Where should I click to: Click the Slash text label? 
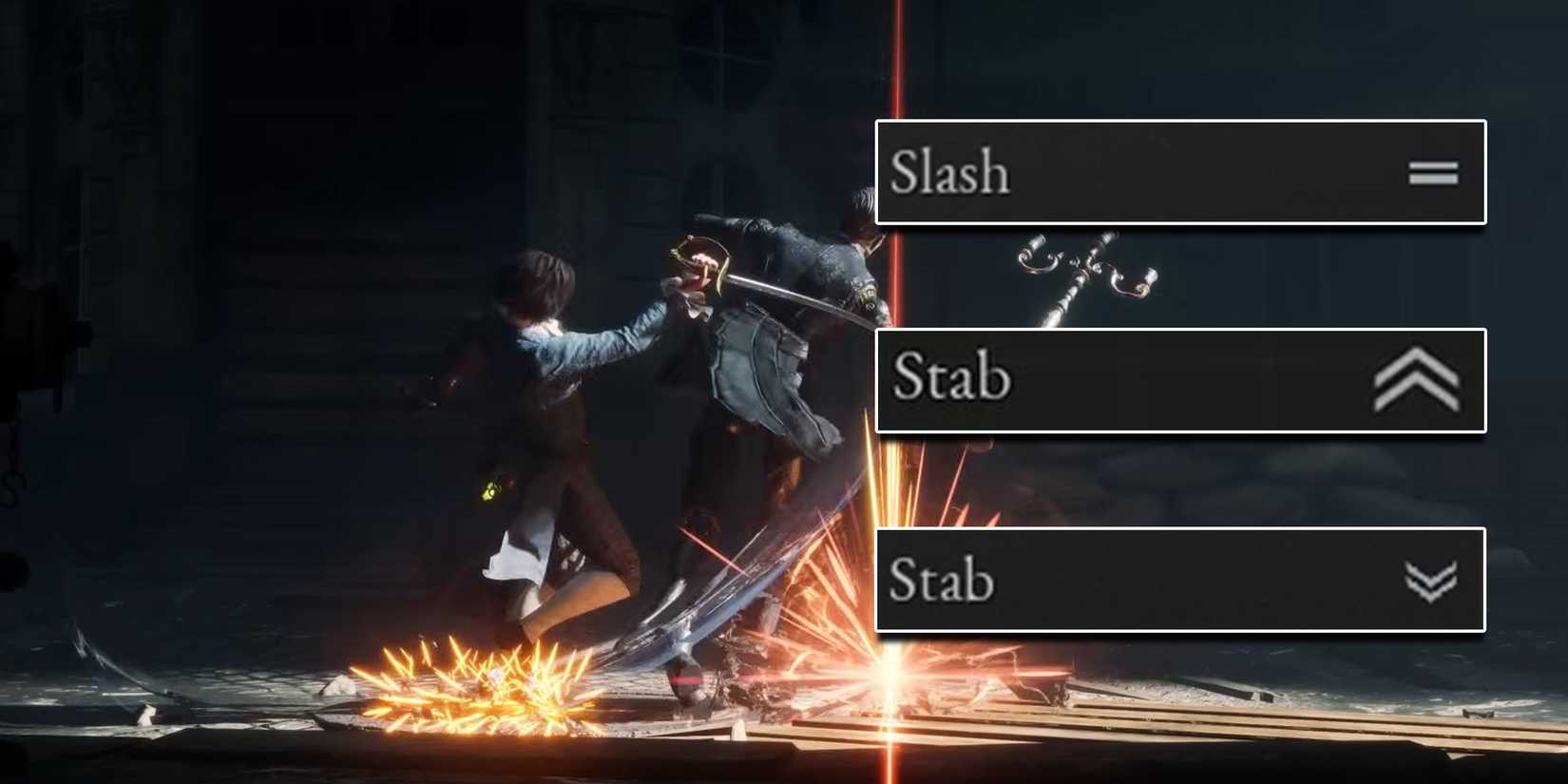[x=948, y=172]
